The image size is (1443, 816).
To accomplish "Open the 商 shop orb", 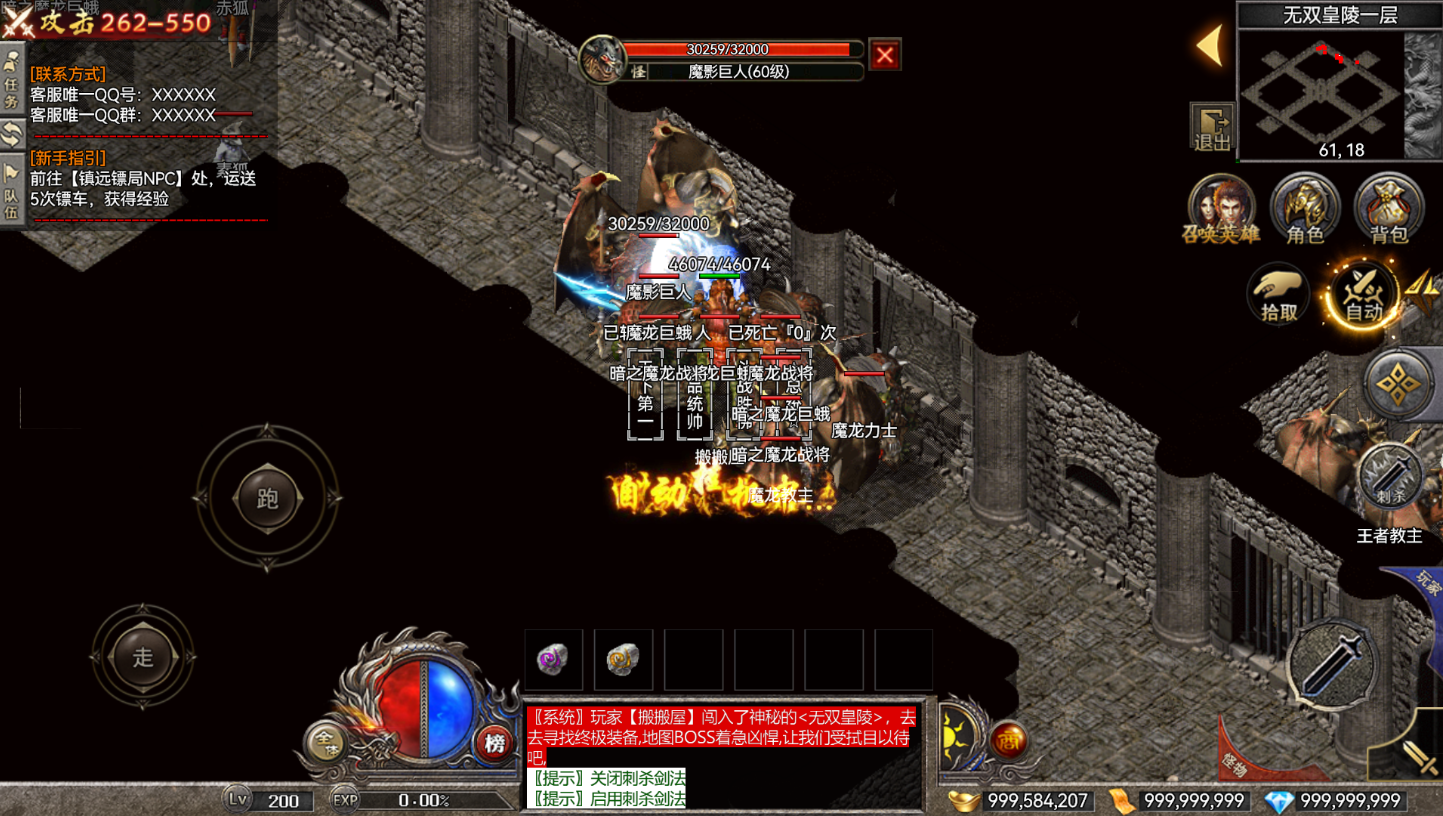I will pos(1008,741).
